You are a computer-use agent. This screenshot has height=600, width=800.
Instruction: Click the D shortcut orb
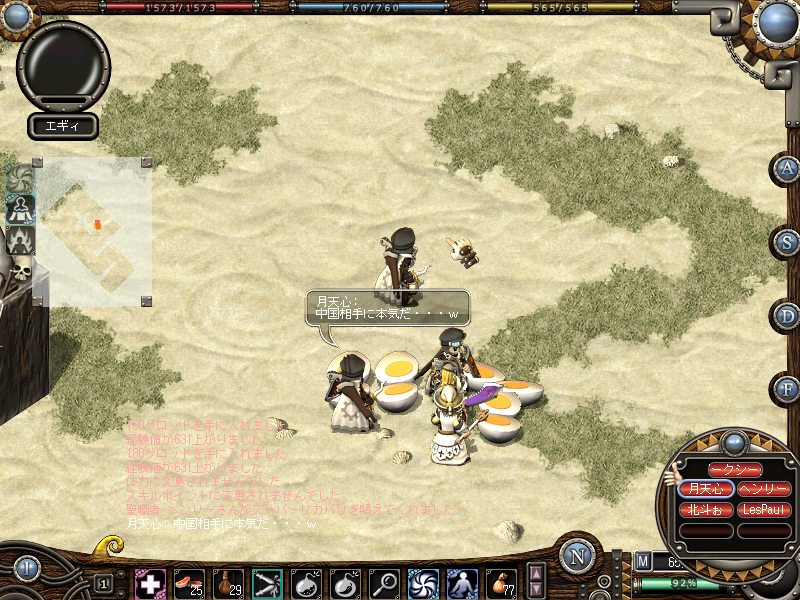pyautogui.click(x=788, y=316)
